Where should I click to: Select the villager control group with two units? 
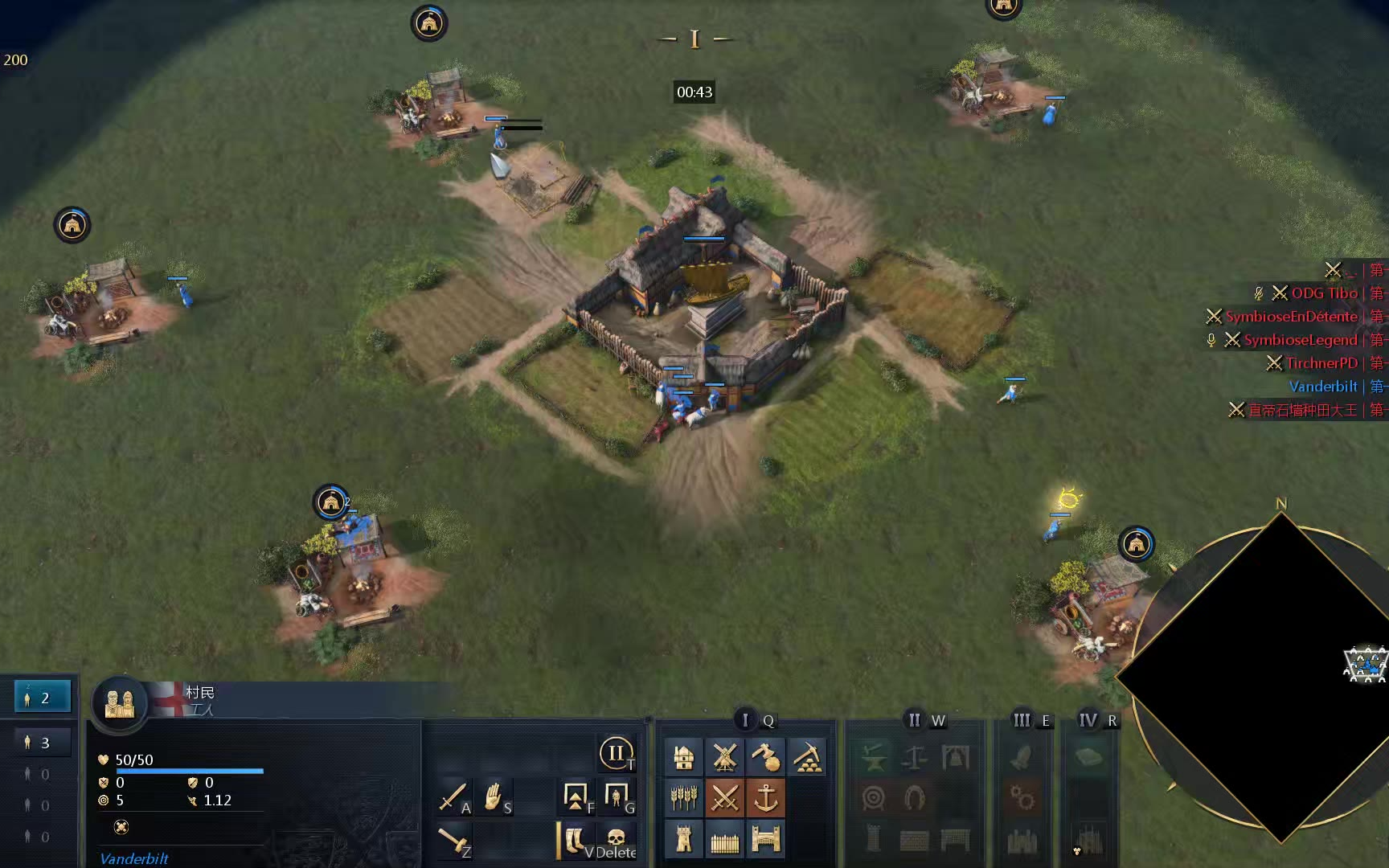tap(43, 698)
